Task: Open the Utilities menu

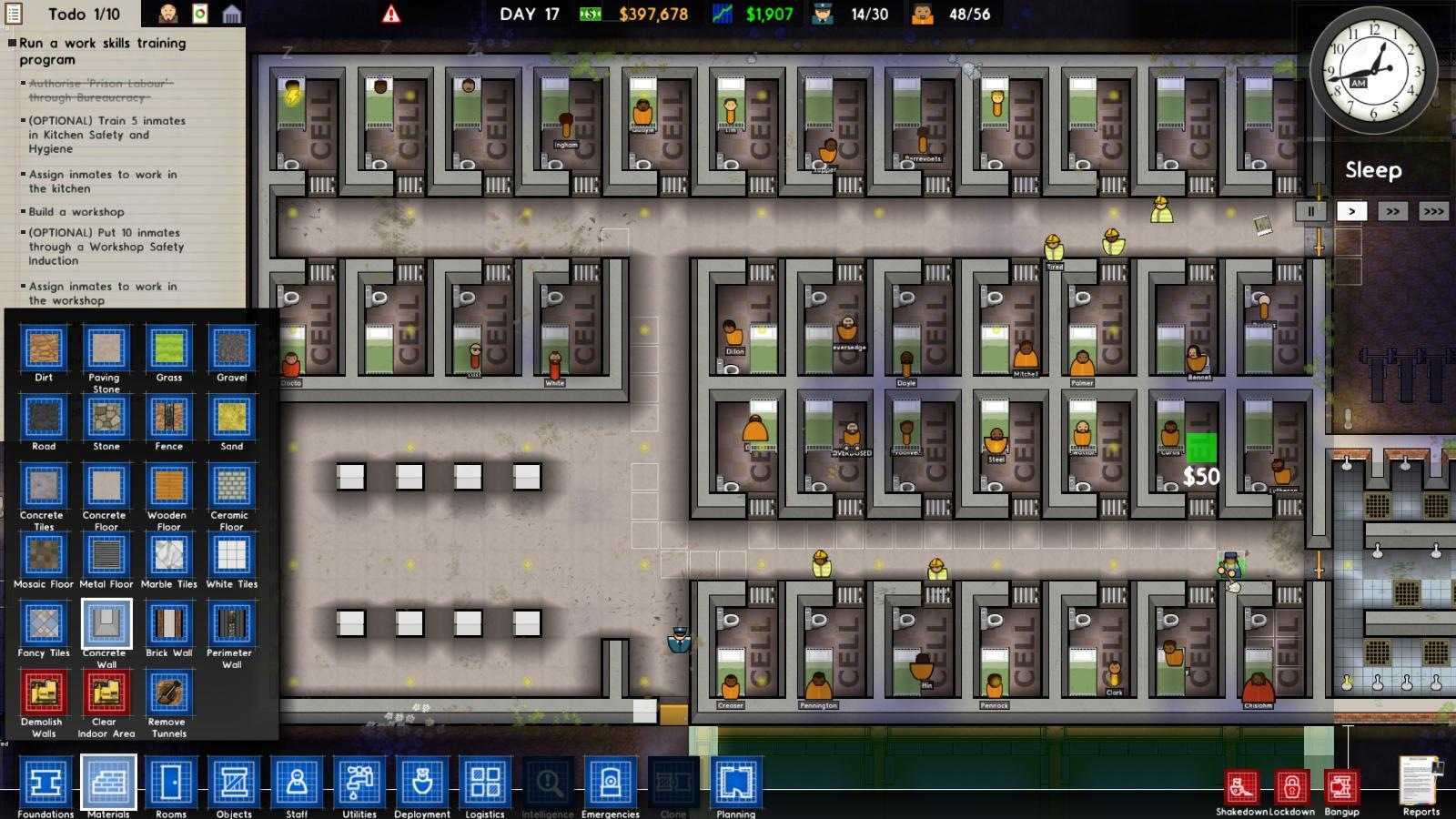Action: [x=359, y=783]
